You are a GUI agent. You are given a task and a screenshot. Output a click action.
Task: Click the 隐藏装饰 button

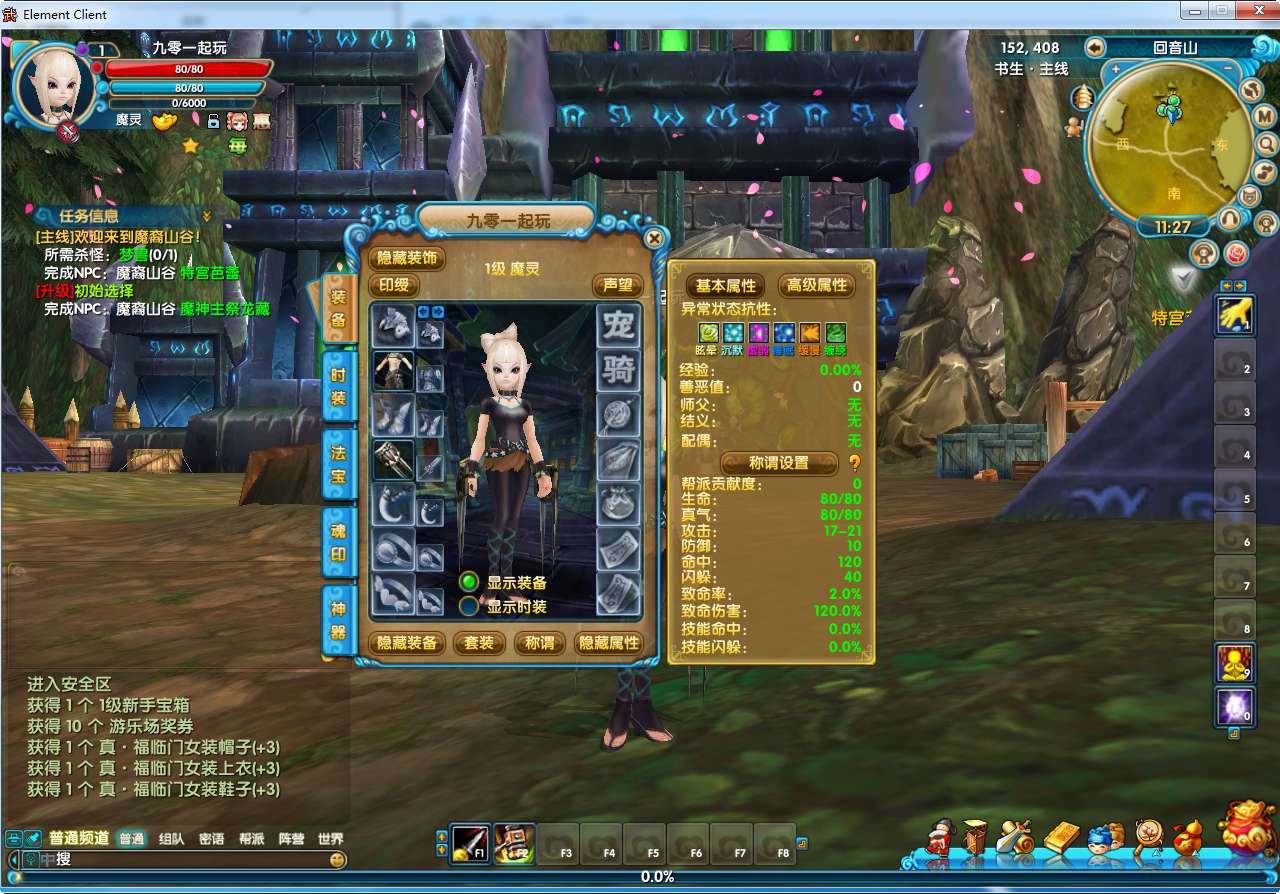[x=408, y=258]
